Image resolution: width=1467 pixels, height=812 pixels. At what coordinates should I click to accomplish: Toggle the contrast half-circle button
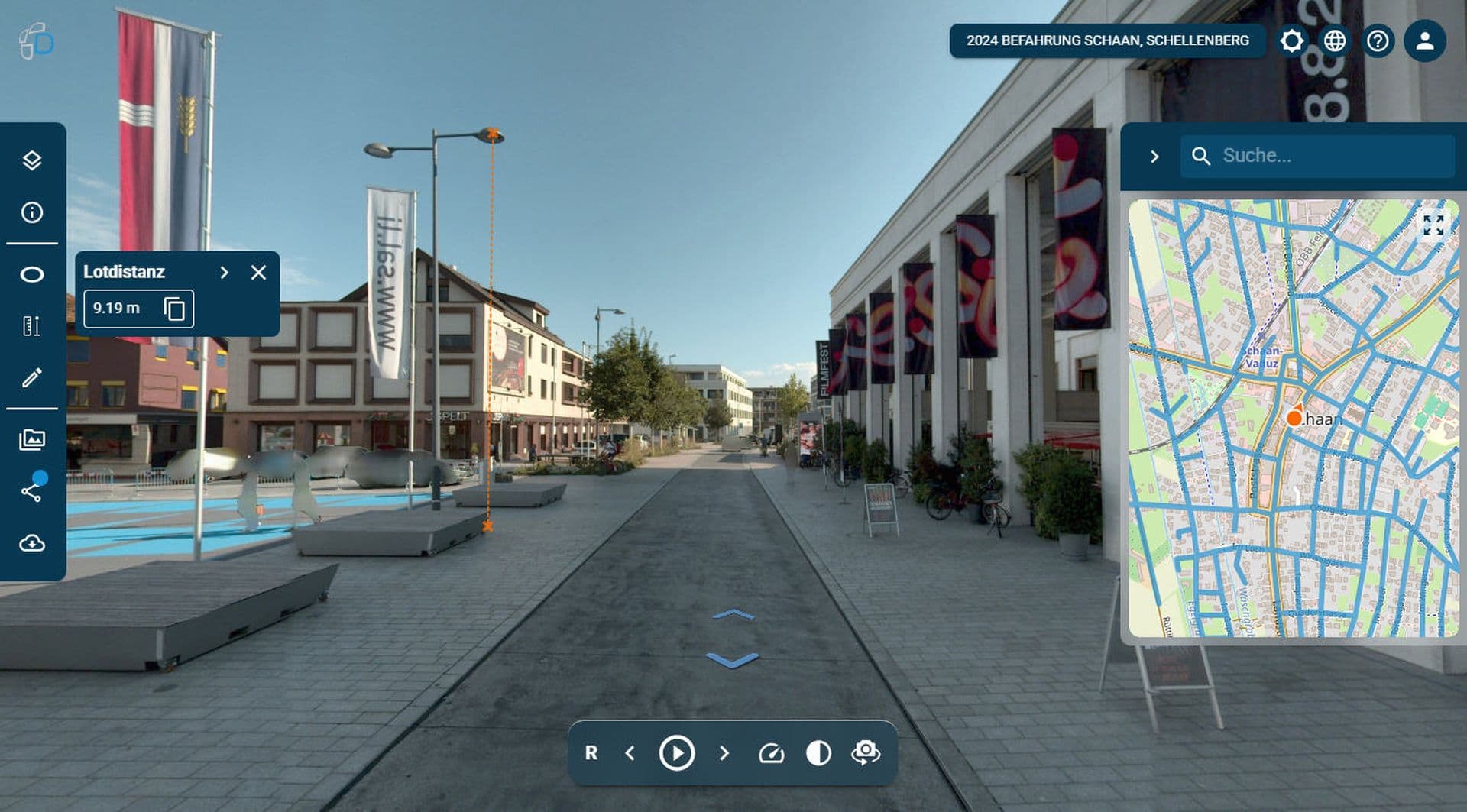tap(818, 753)
